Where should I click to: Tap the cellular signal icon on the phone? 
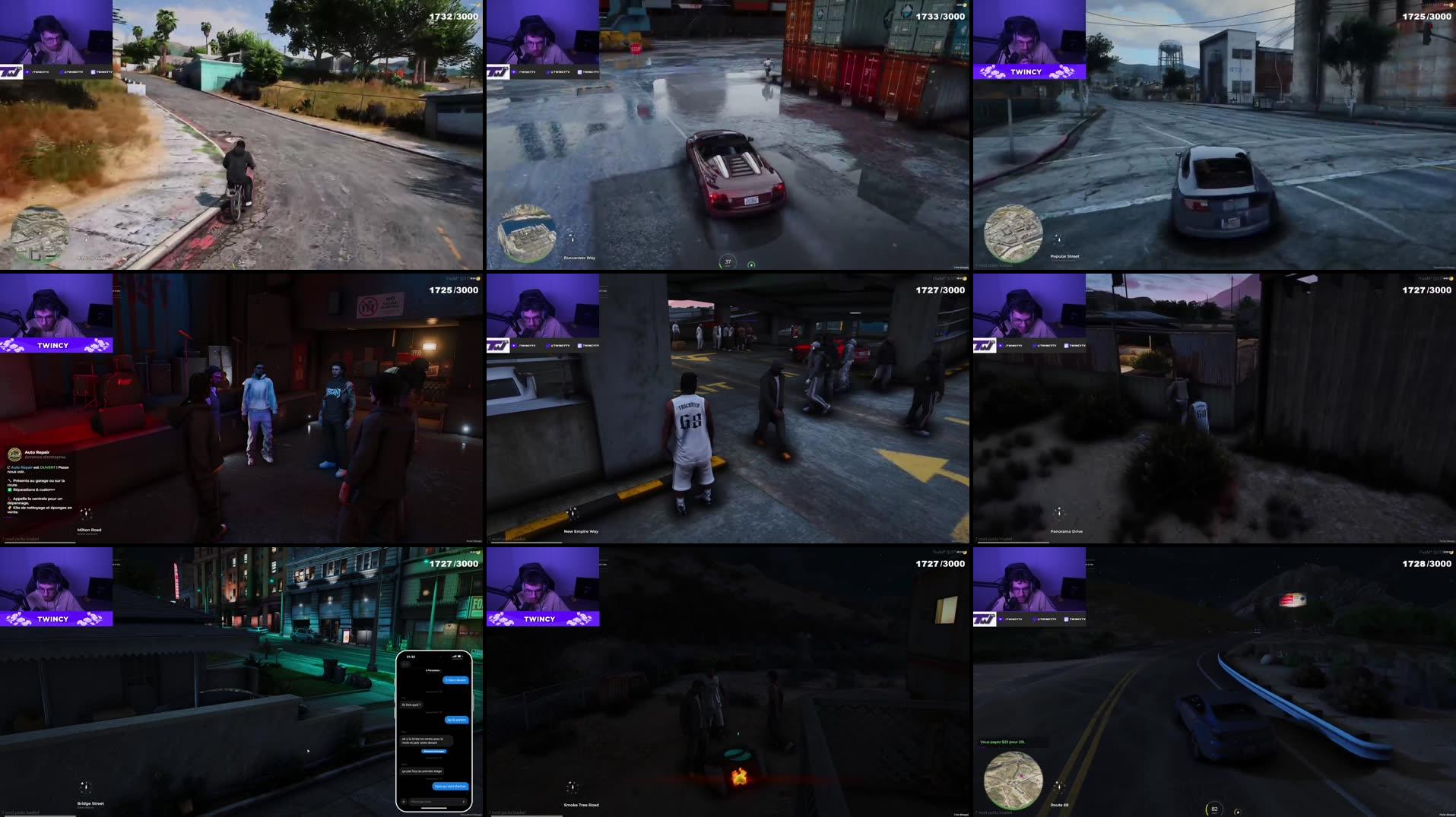(x=453, y=656)
